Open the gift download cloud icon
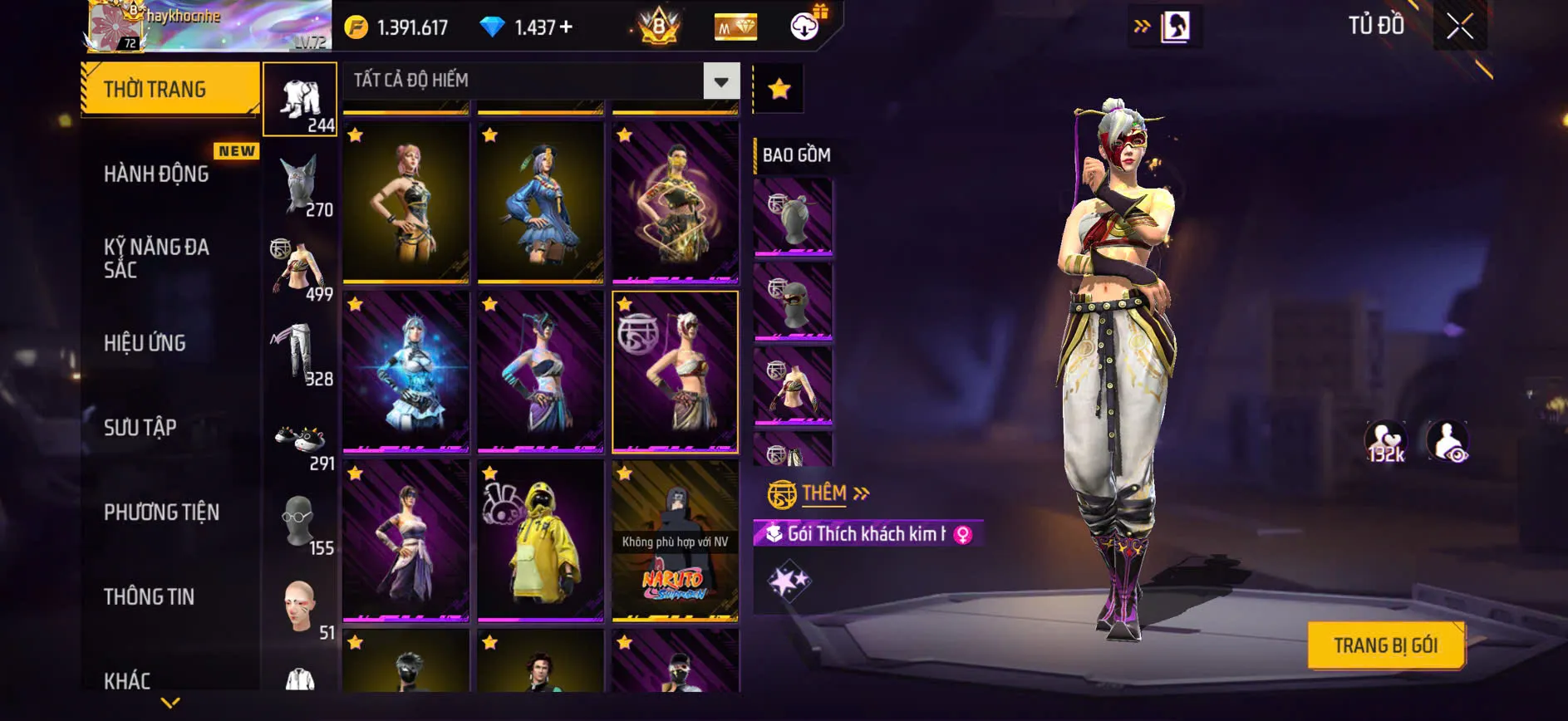 point(803,26)
